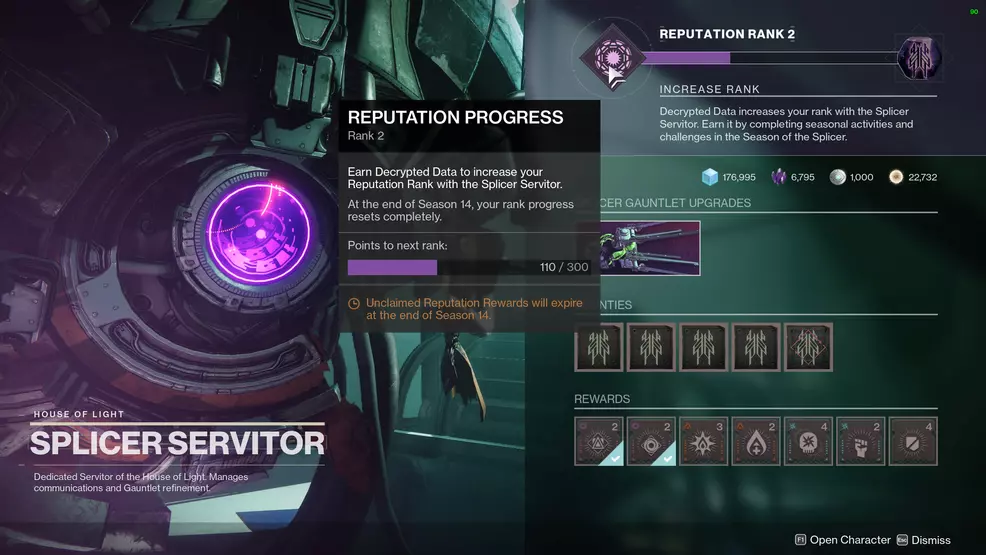Viewport: 986px width, 555px height.
Task: Select the claimed concentric-ring reward
Action: pos(651,441)
